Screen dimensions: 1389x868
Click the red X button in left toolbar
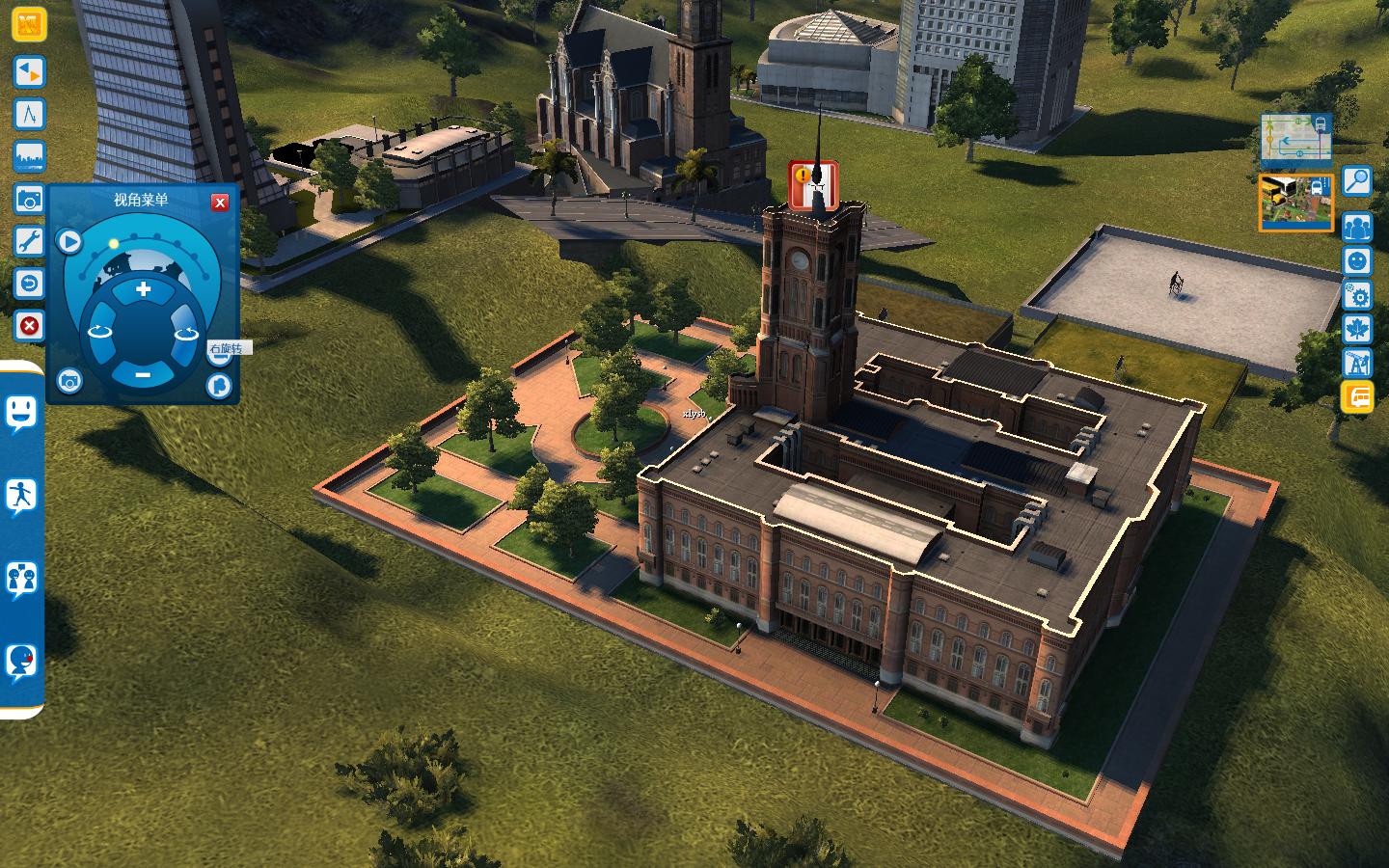coord(29,326)
